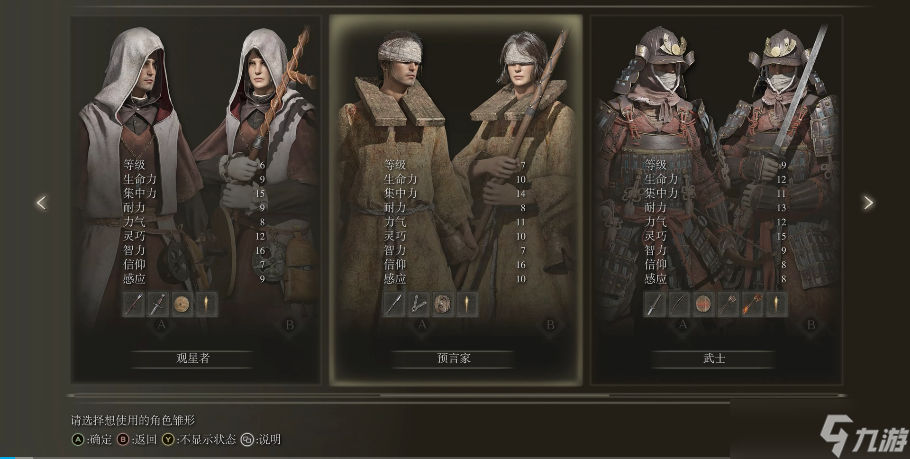Screen dimensions: 910x459
Task: Select the Astrologer's round shield icon
Action: 182,305
